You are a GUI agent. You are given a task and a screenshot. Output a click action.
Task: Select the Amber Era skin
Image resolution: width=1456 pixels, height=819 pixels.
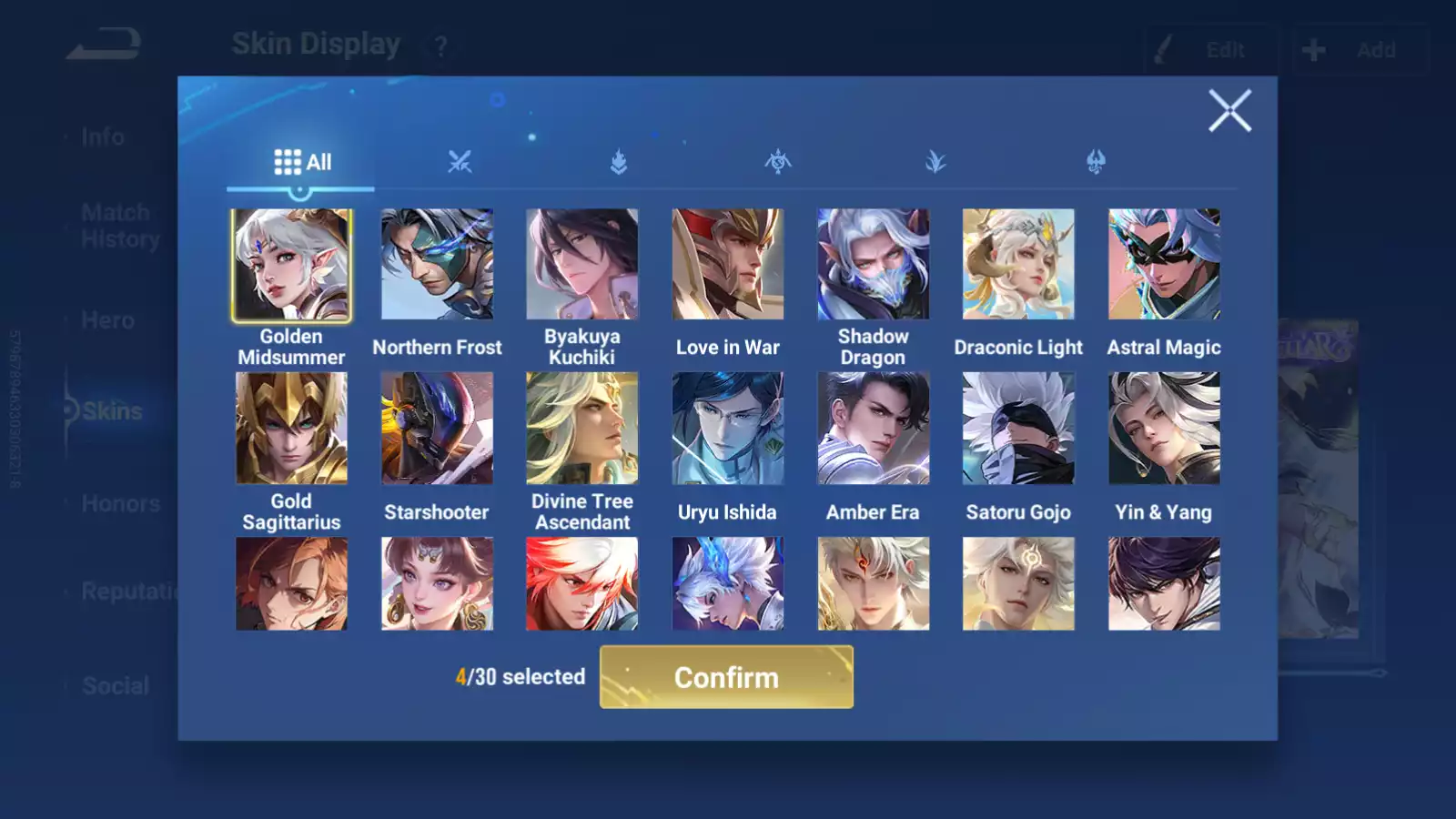click(873, 429)
